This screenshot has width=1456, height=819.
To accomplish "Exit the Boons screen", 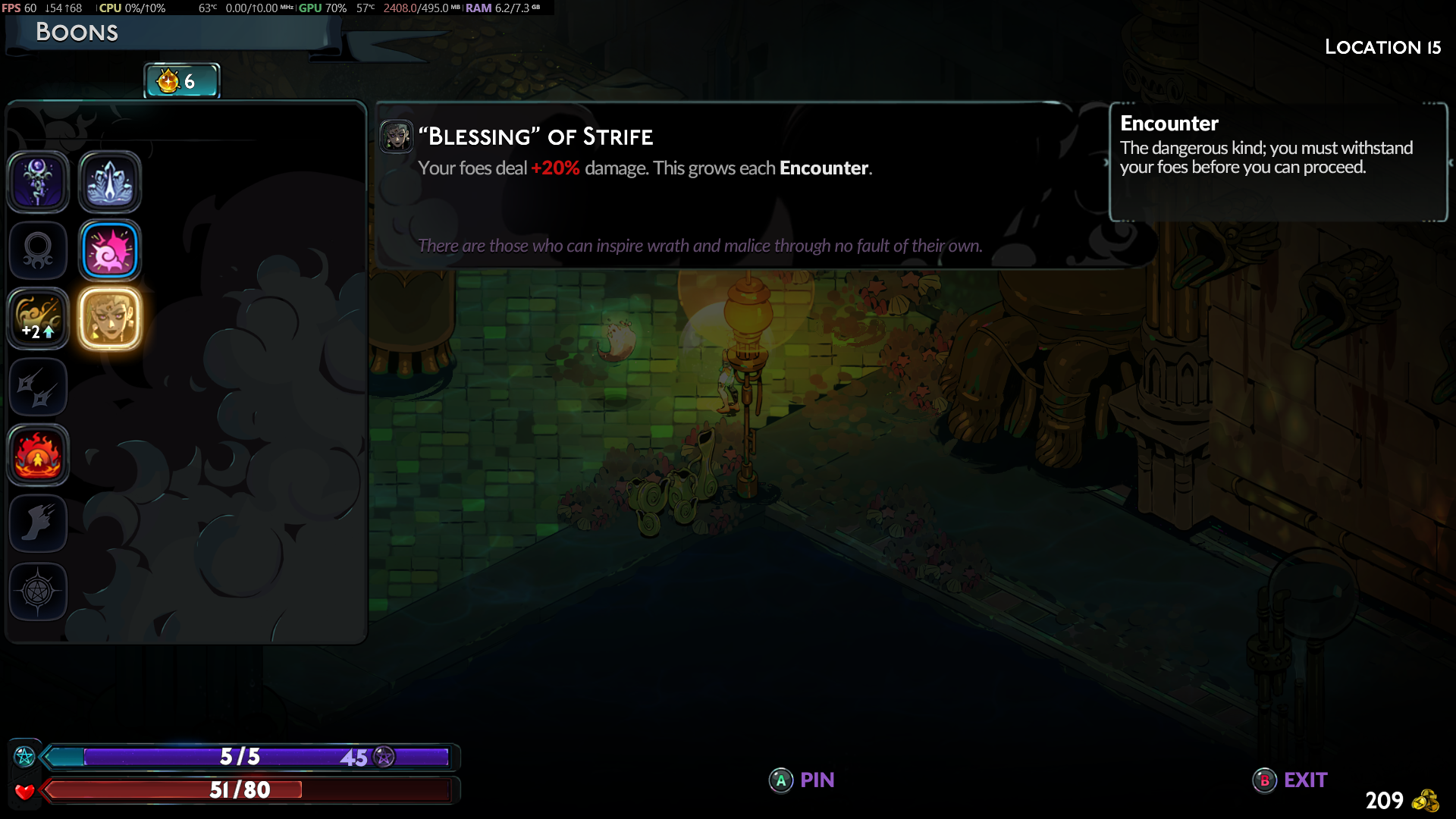I will point(1291,780).
